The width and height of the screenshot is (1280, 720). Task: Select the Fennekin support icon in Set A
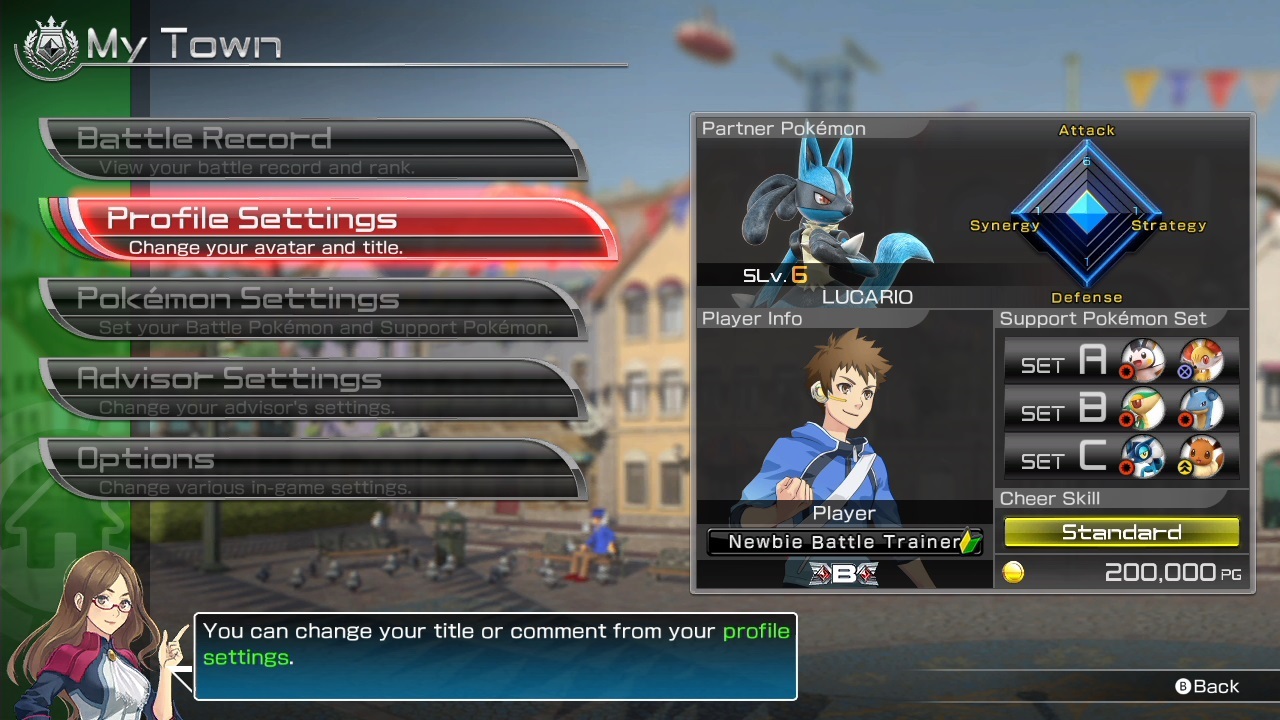tap(1203, 362)
